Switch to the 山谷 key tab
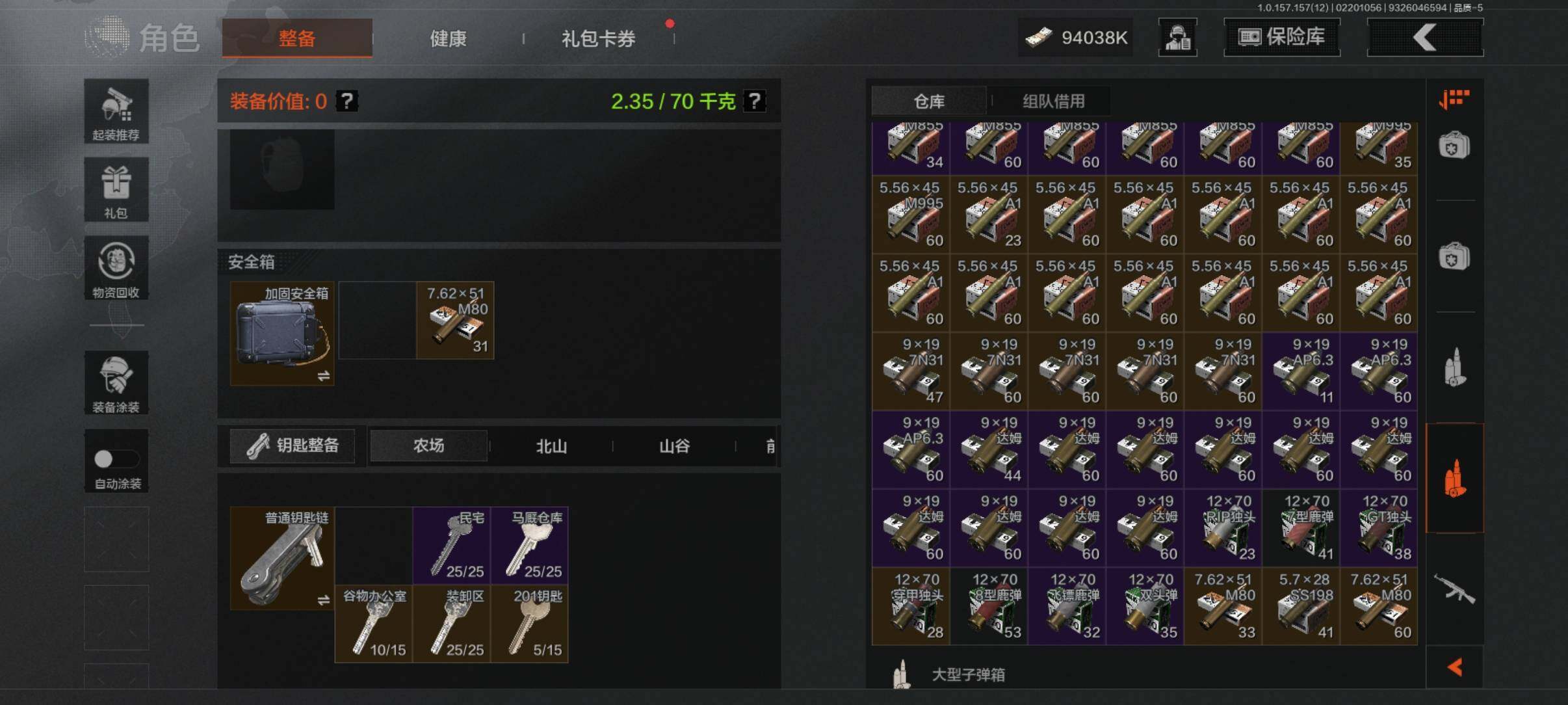This screenshot has height=705, width=1568. 674,446
